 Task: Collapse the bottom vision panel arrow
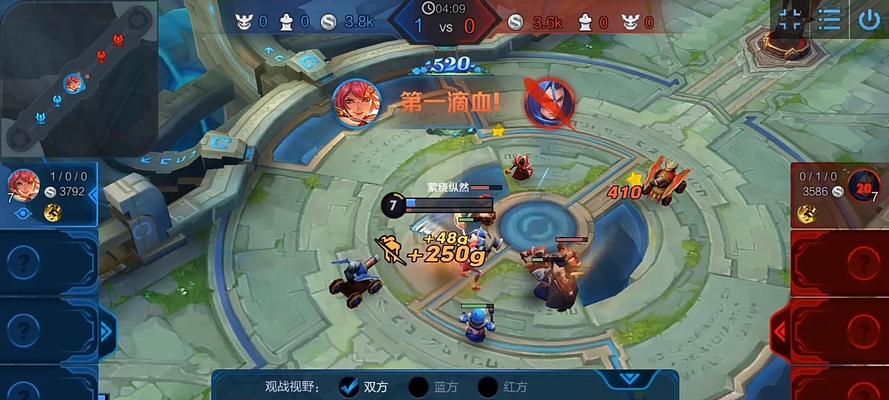click(x=628, y=379)
